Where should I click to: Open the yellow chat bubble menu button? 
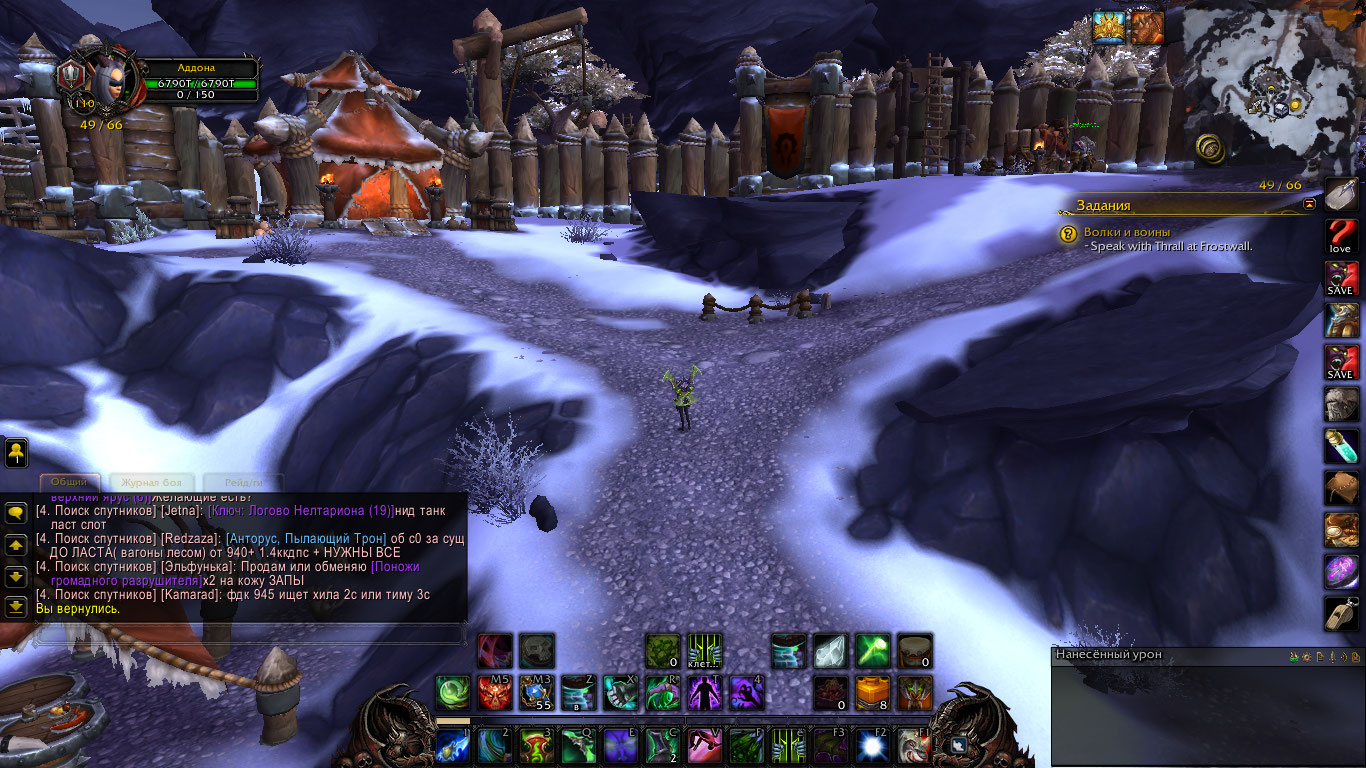[x=16, y=513]
